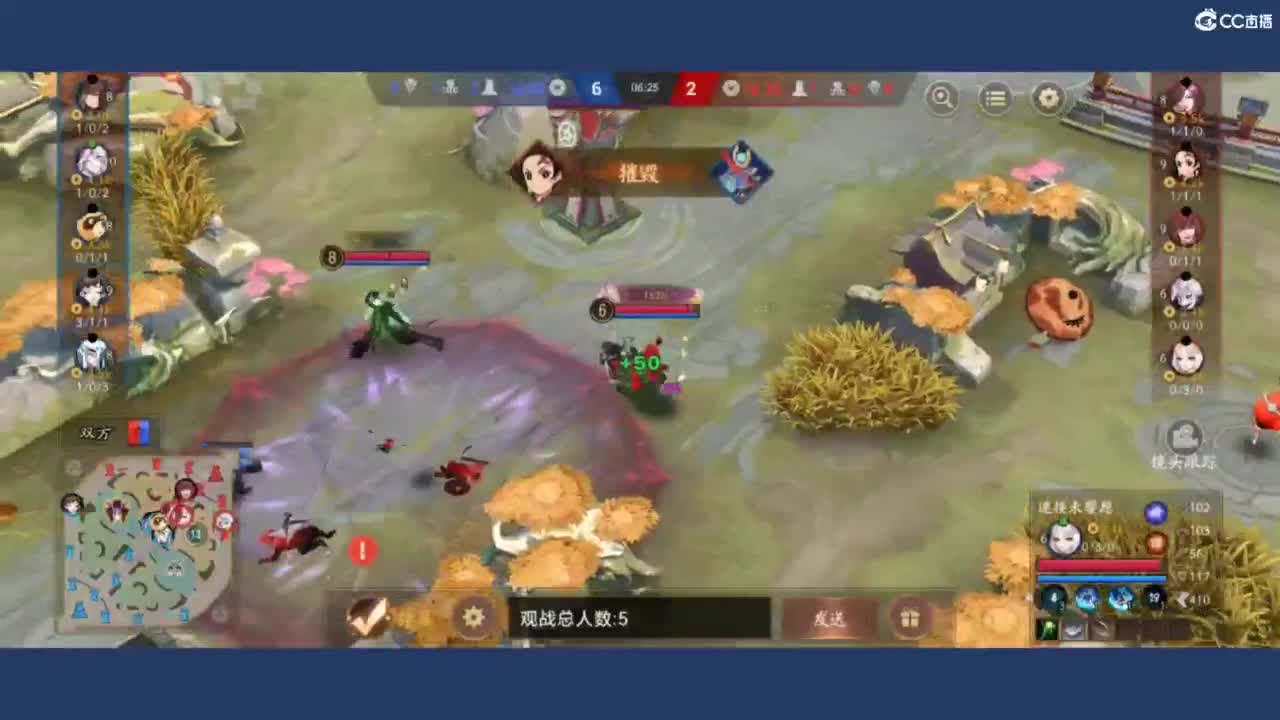Screen dimensions: 1280x720
Task: Select the blue buff icon in hero stats panel
Action: pyautogui.click(x=1155, y=512)
